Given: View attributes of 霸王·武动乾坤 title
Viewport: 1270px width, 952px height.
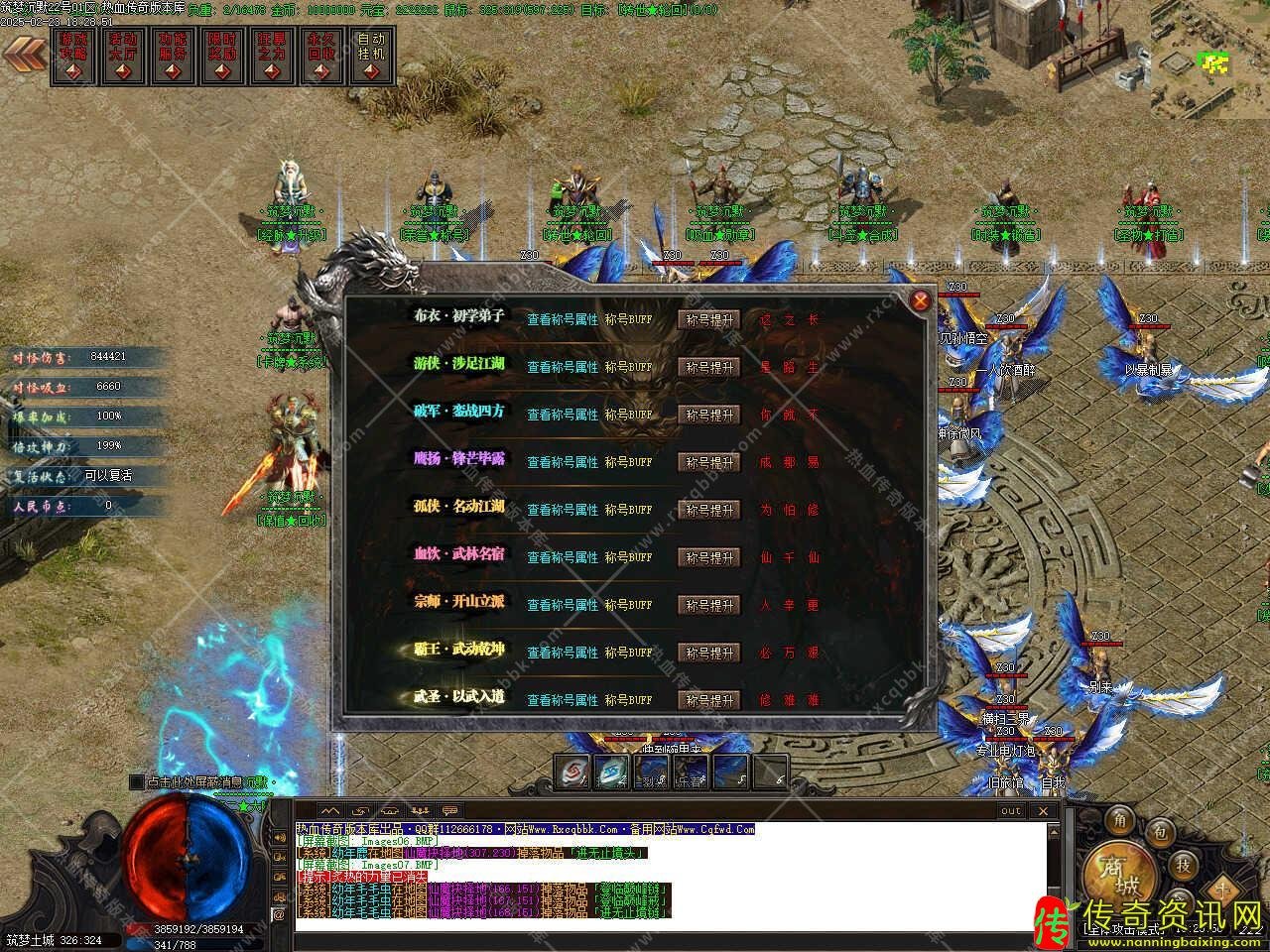Looking at the screenshot, I should tap(563, 653).
